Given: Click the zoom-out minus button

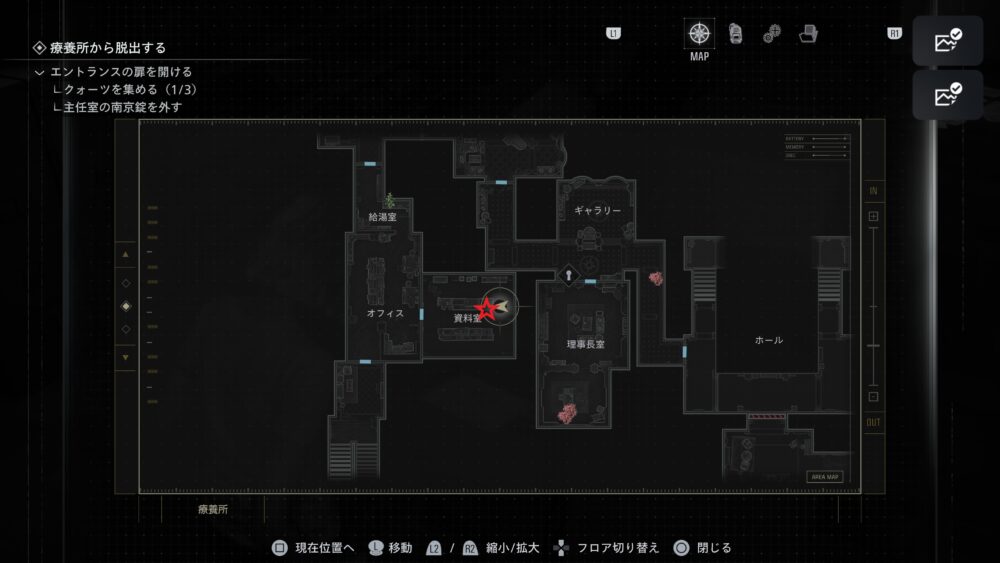Looking at the screenshot, I should click(873, 397).
